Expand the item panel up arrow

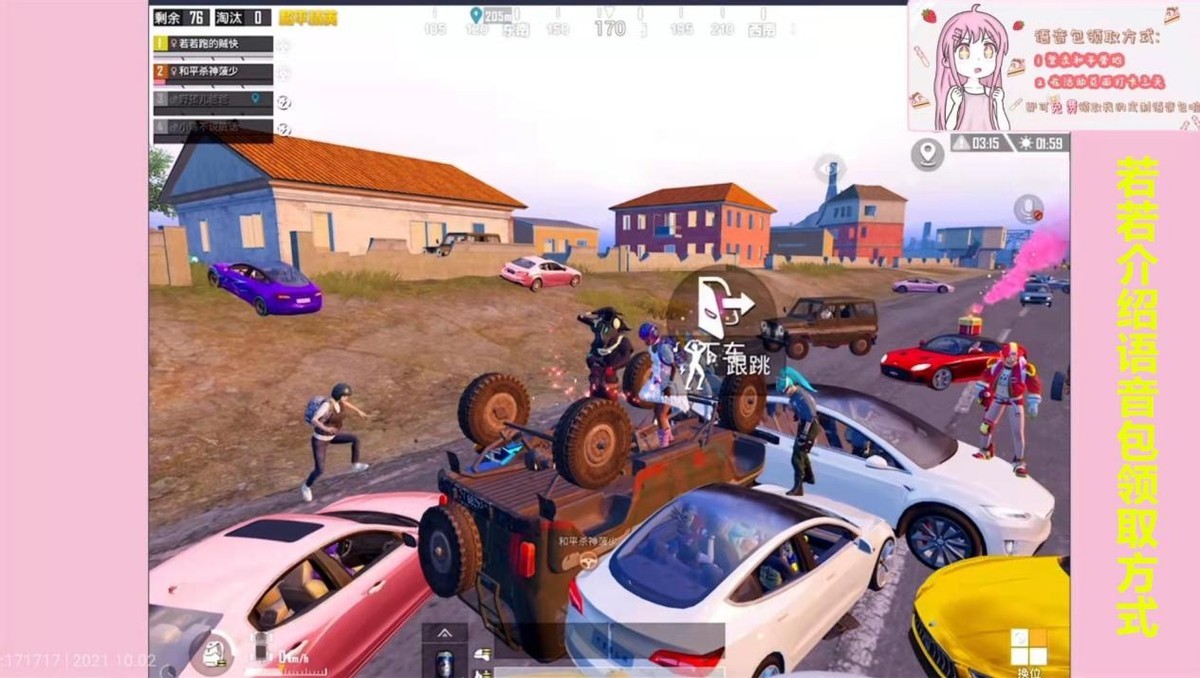point(444,633)
